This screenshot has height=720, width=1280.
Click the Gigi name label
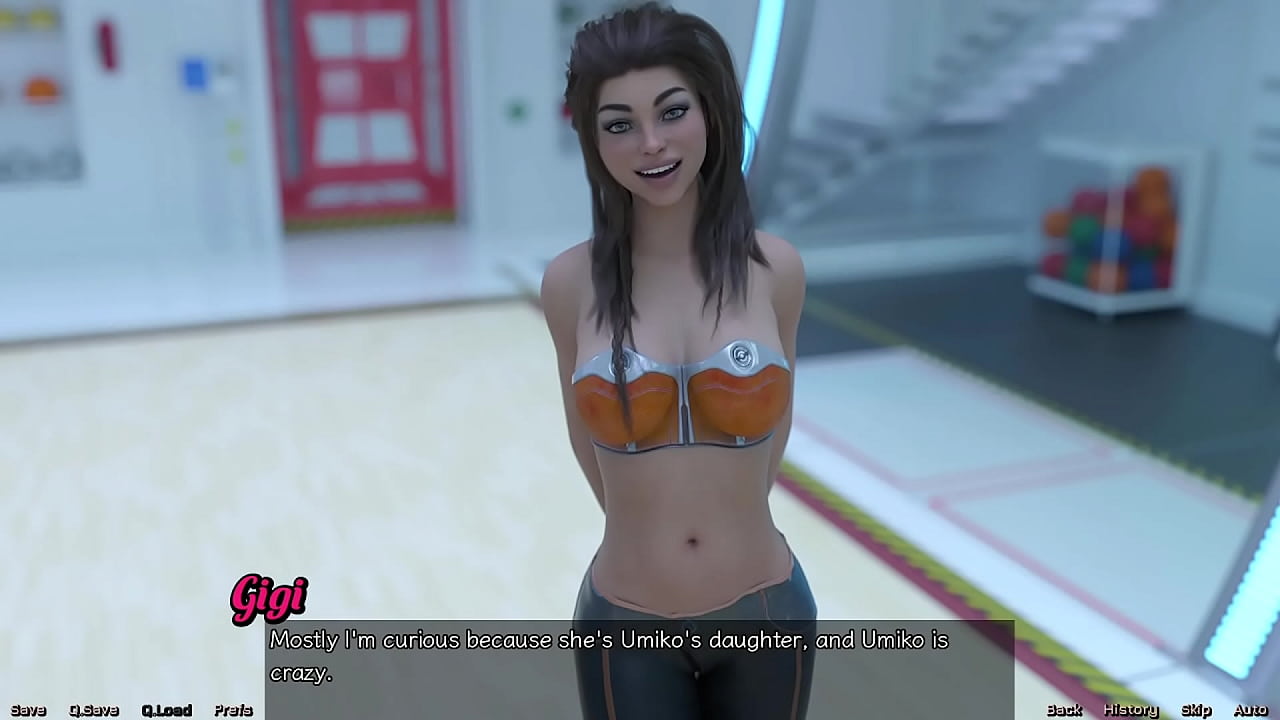[270, 596]
